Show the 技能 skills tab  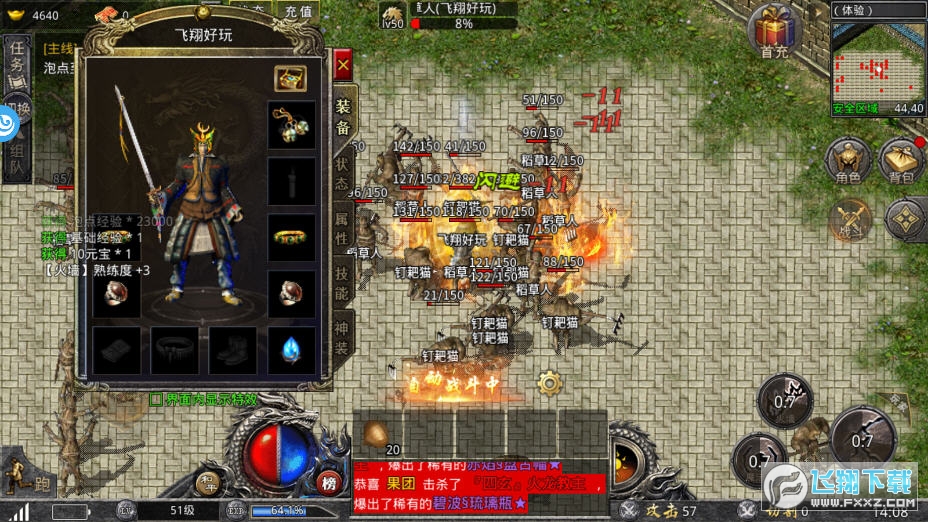(x=342, y=284)
